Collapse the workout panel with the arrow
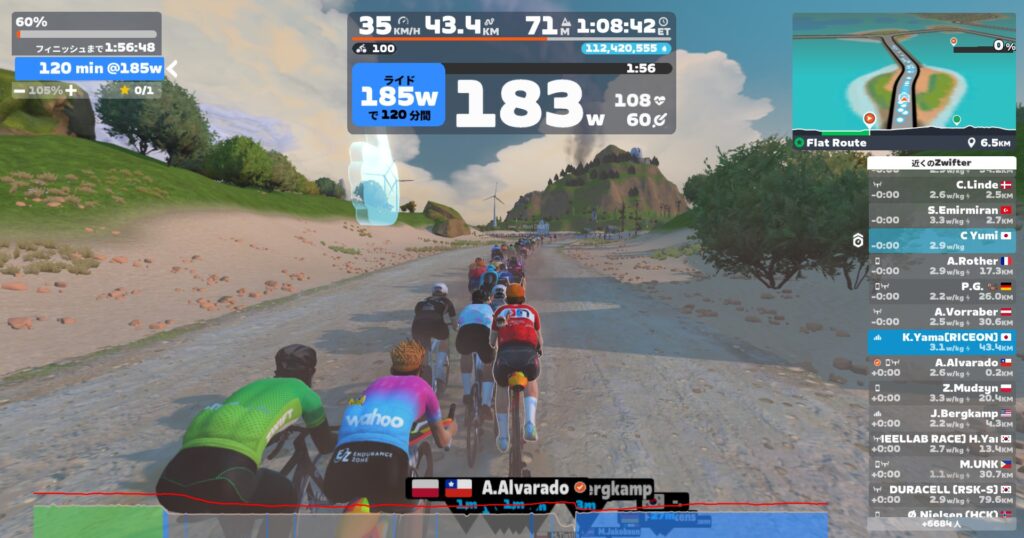This screenshot has height=538, width=1024. (171, 68)
